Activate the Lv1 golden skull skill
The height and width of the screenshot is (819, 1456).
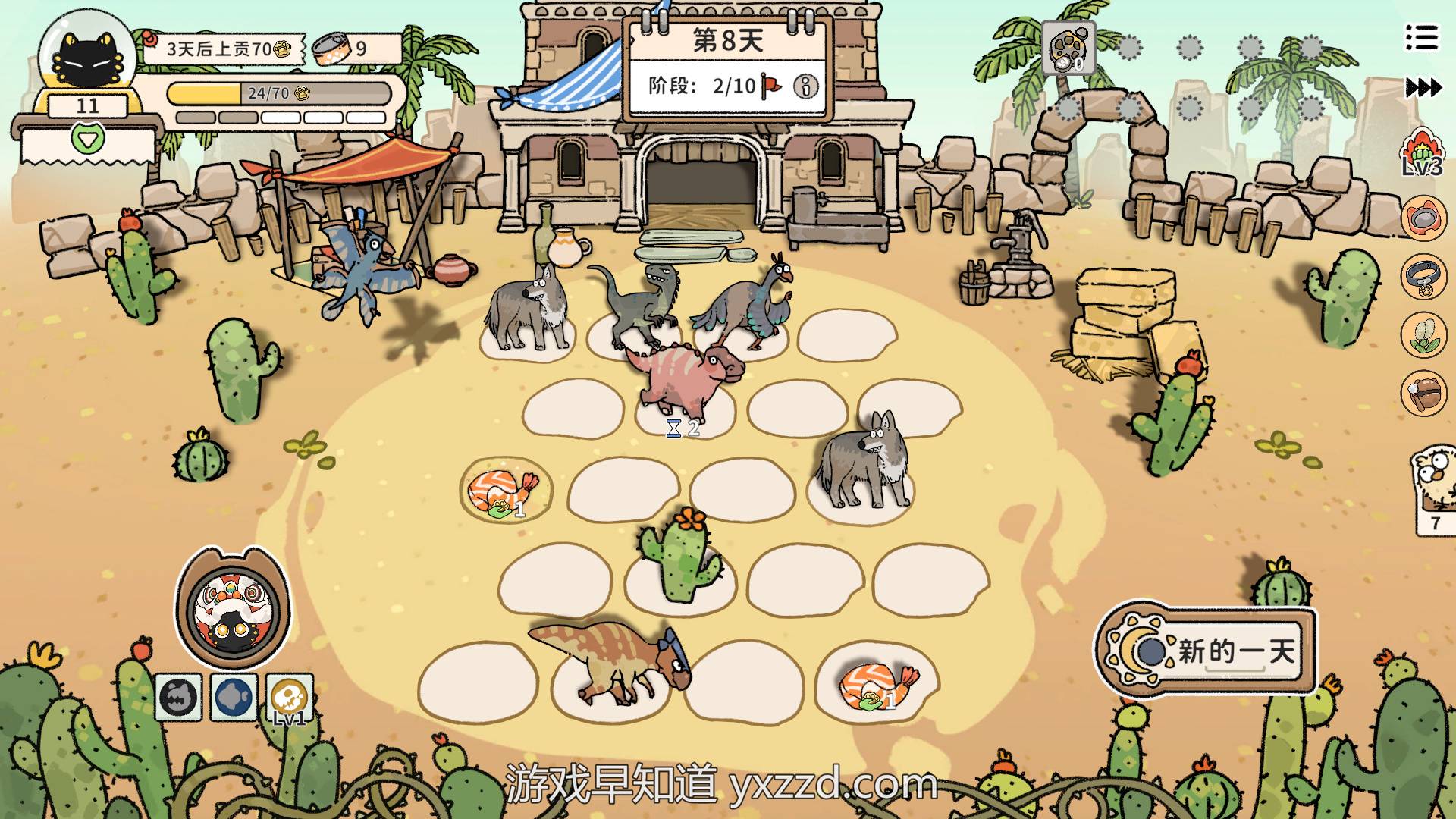pyautogui.click(x=290, y=696)
